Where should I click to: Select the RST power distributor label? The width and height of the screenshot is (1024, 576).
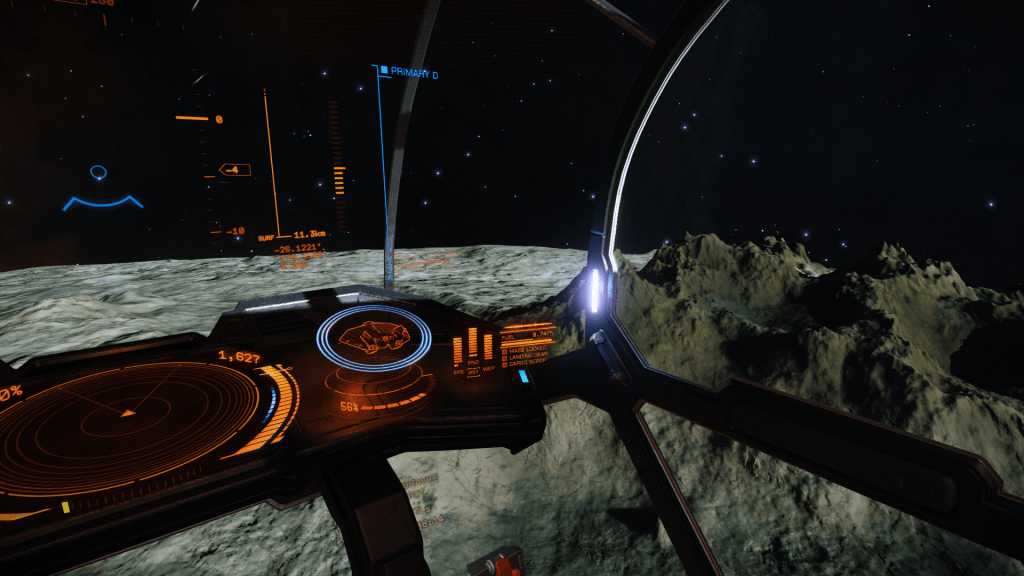[473, 370]
